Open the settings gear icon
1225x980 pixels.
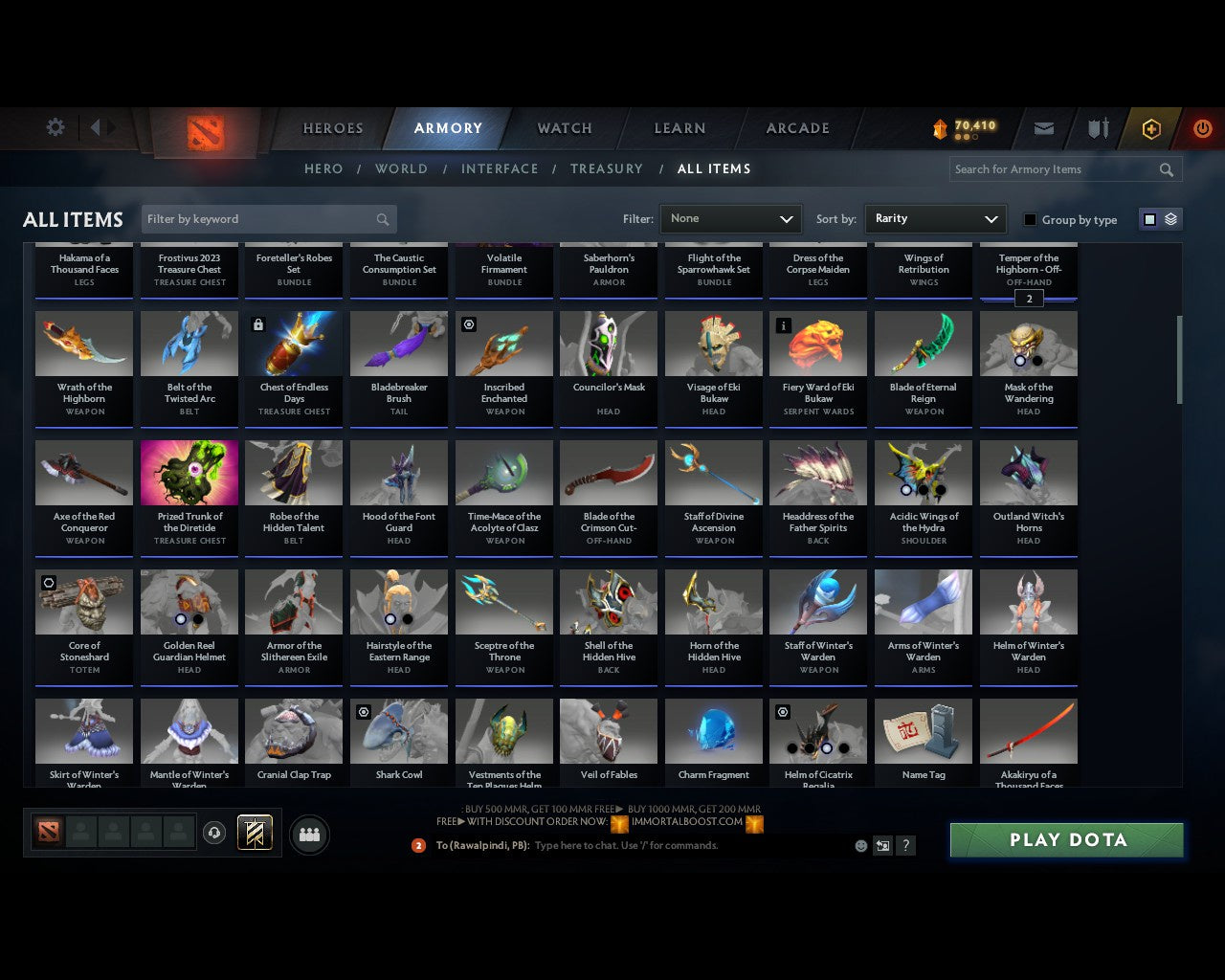tap(55, 126)
